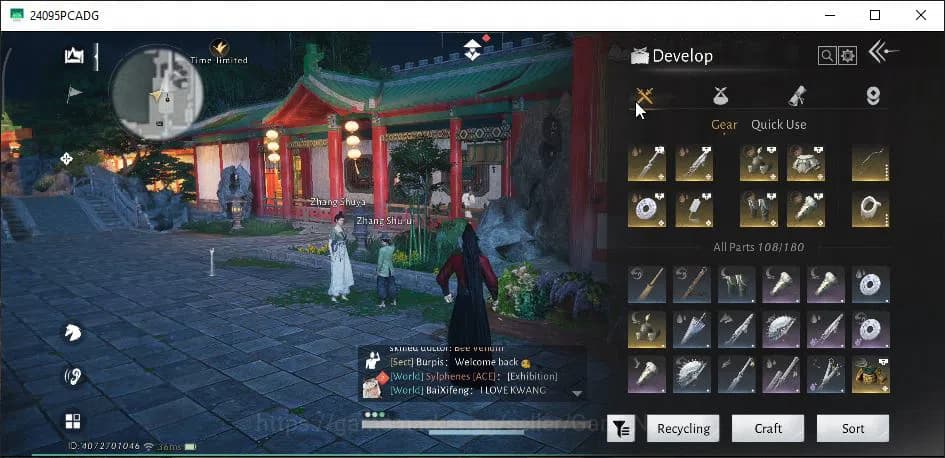945x458 pixels.
Task: Open the four-squares main menu icon
Action: 72,421
